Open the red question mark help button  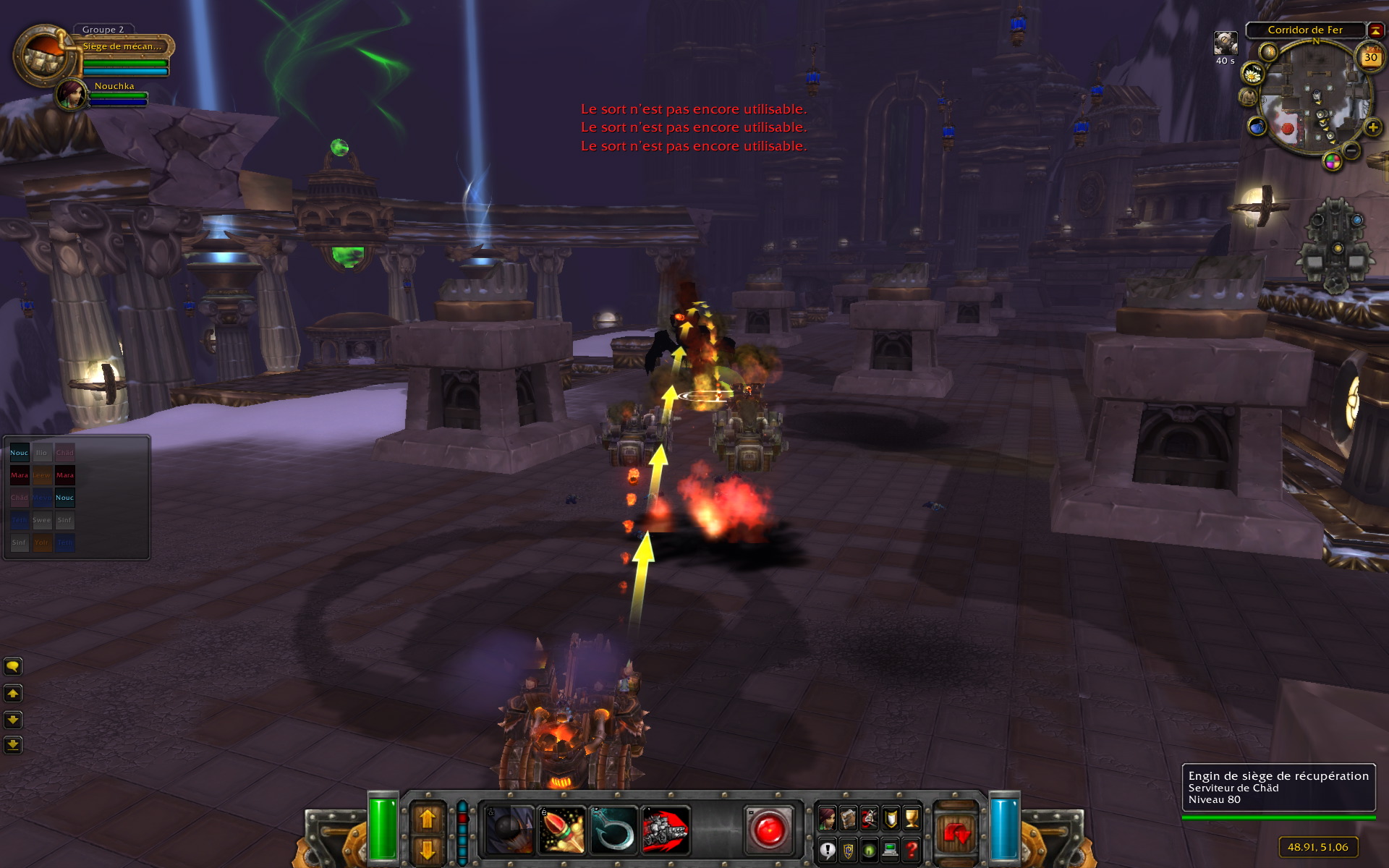pos(912,850)
